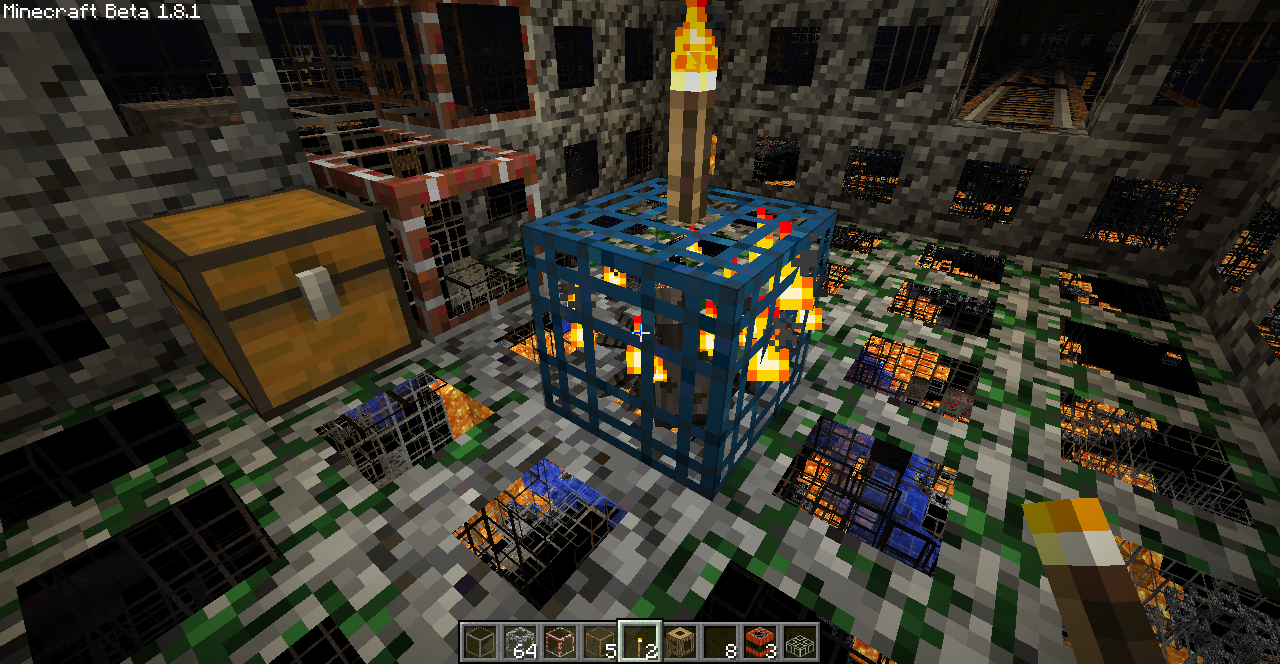The image size is (1280, 664).
Task: Choose the grey stone-frame block stack of 64
Action: [x=520, y=641]
